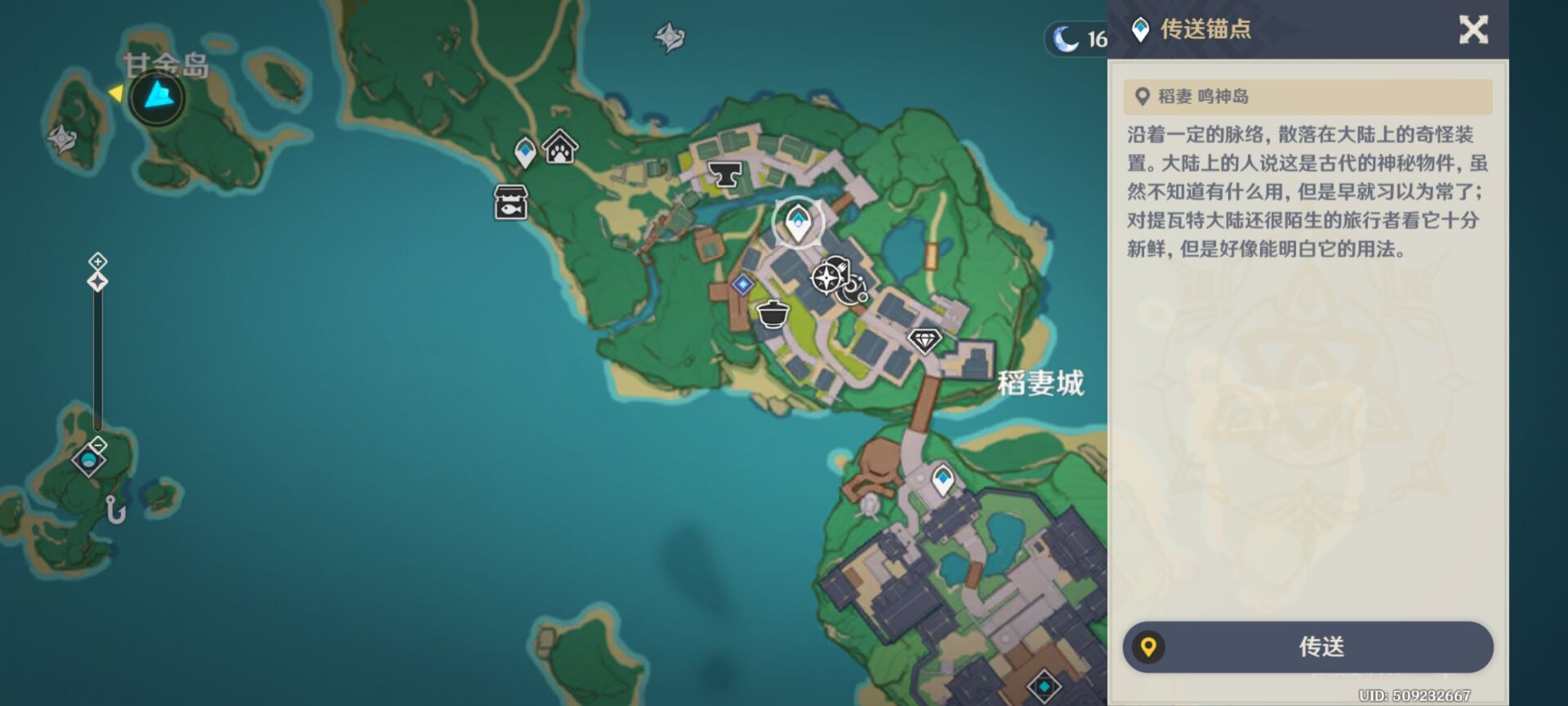Open the paw print house marker
1568x706 pixels.
560,148
